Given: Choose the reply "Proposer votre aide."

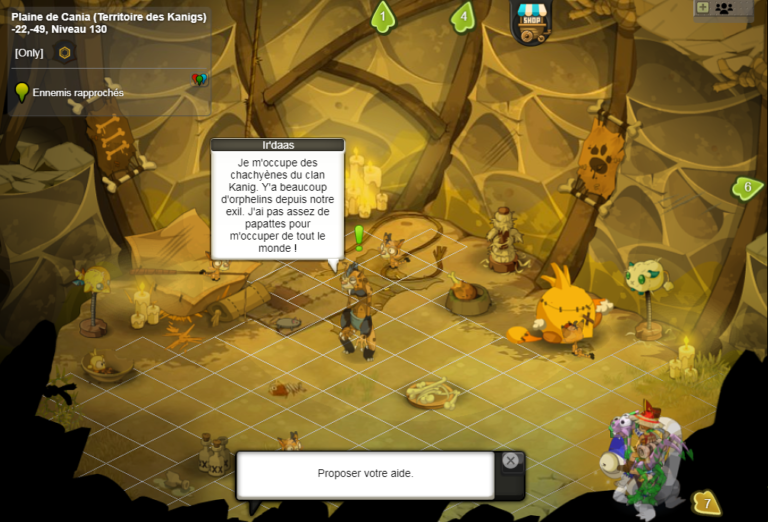Looking at the screenshot, I should 365,474.
